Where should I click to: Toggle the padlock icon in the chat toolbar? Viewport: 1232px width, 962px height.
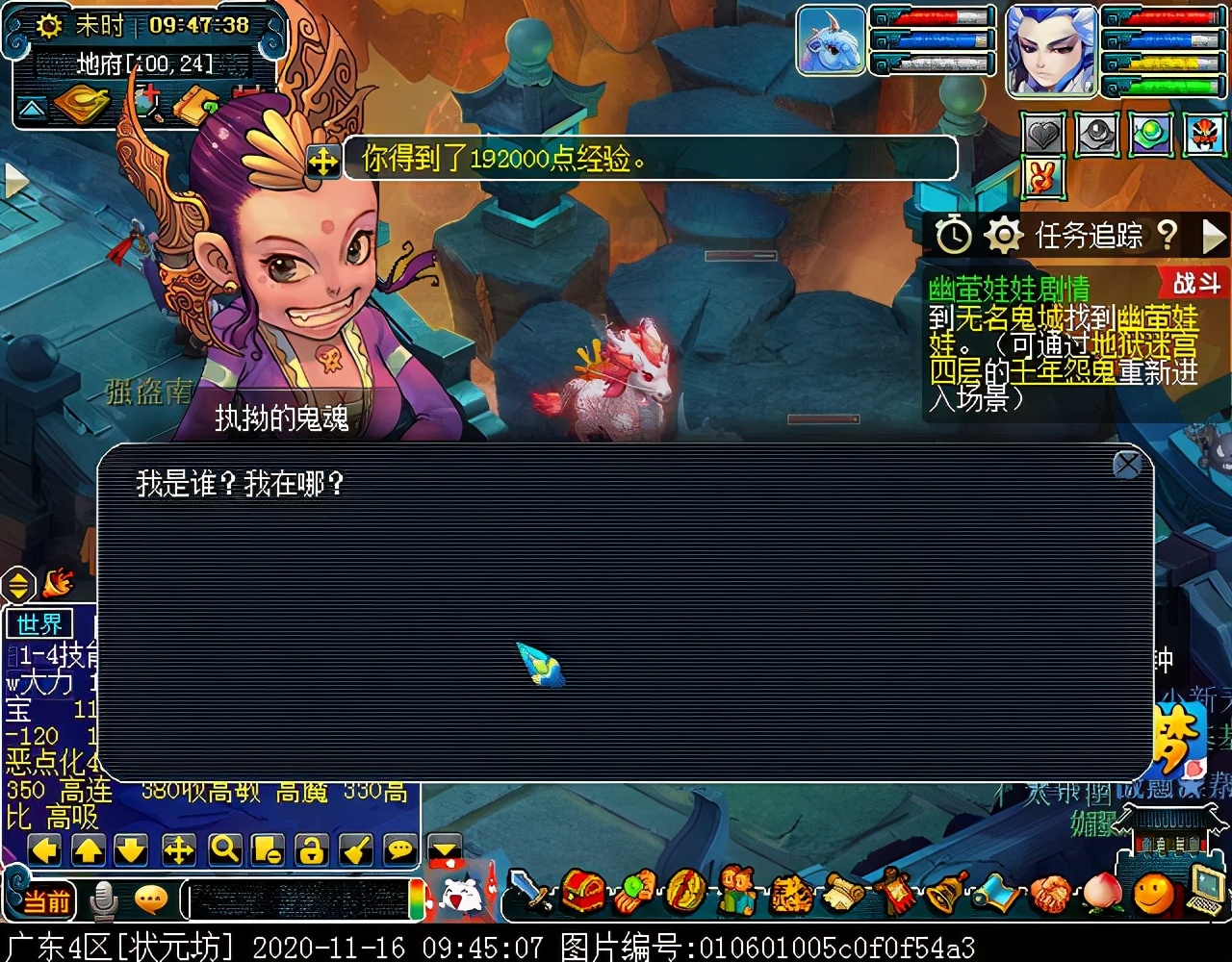(312, 848)
